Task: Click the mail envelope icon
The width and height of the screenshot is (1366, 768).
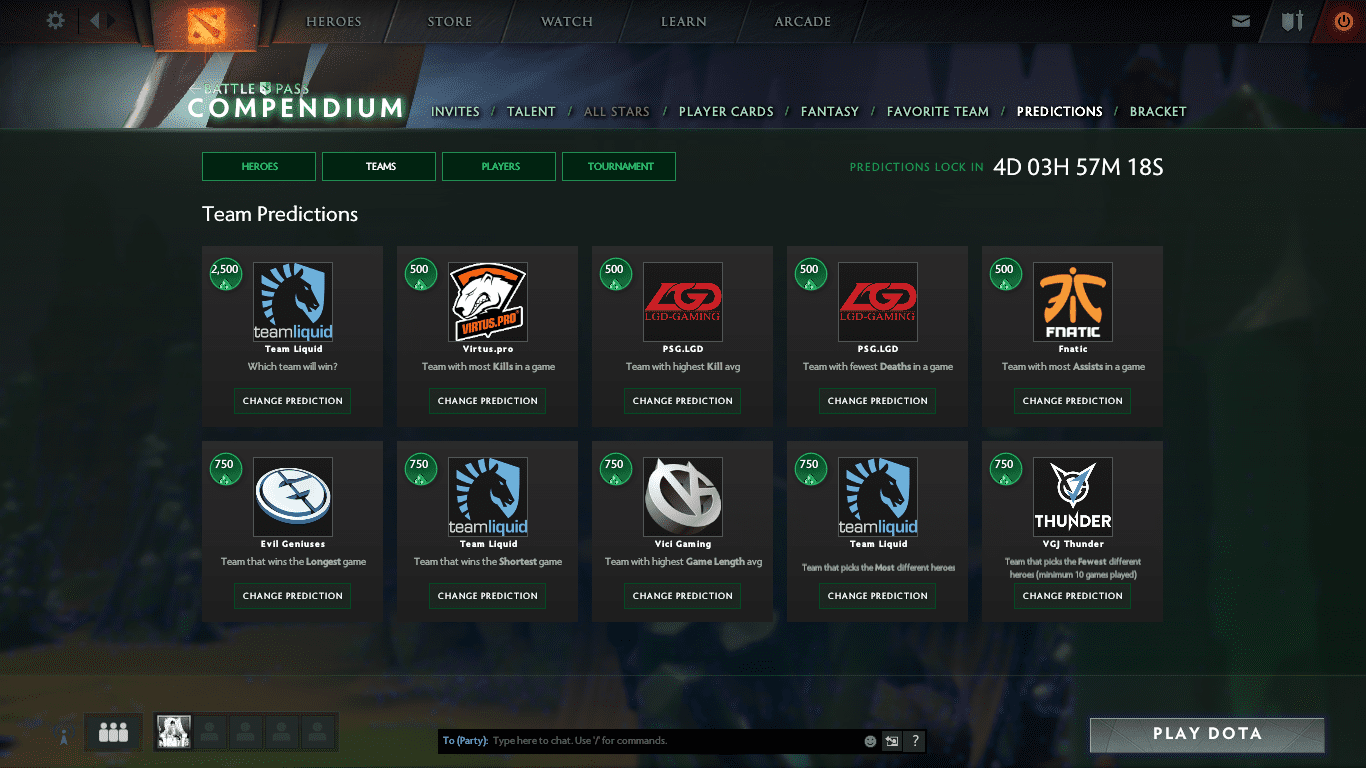Action: (1241, 21)
